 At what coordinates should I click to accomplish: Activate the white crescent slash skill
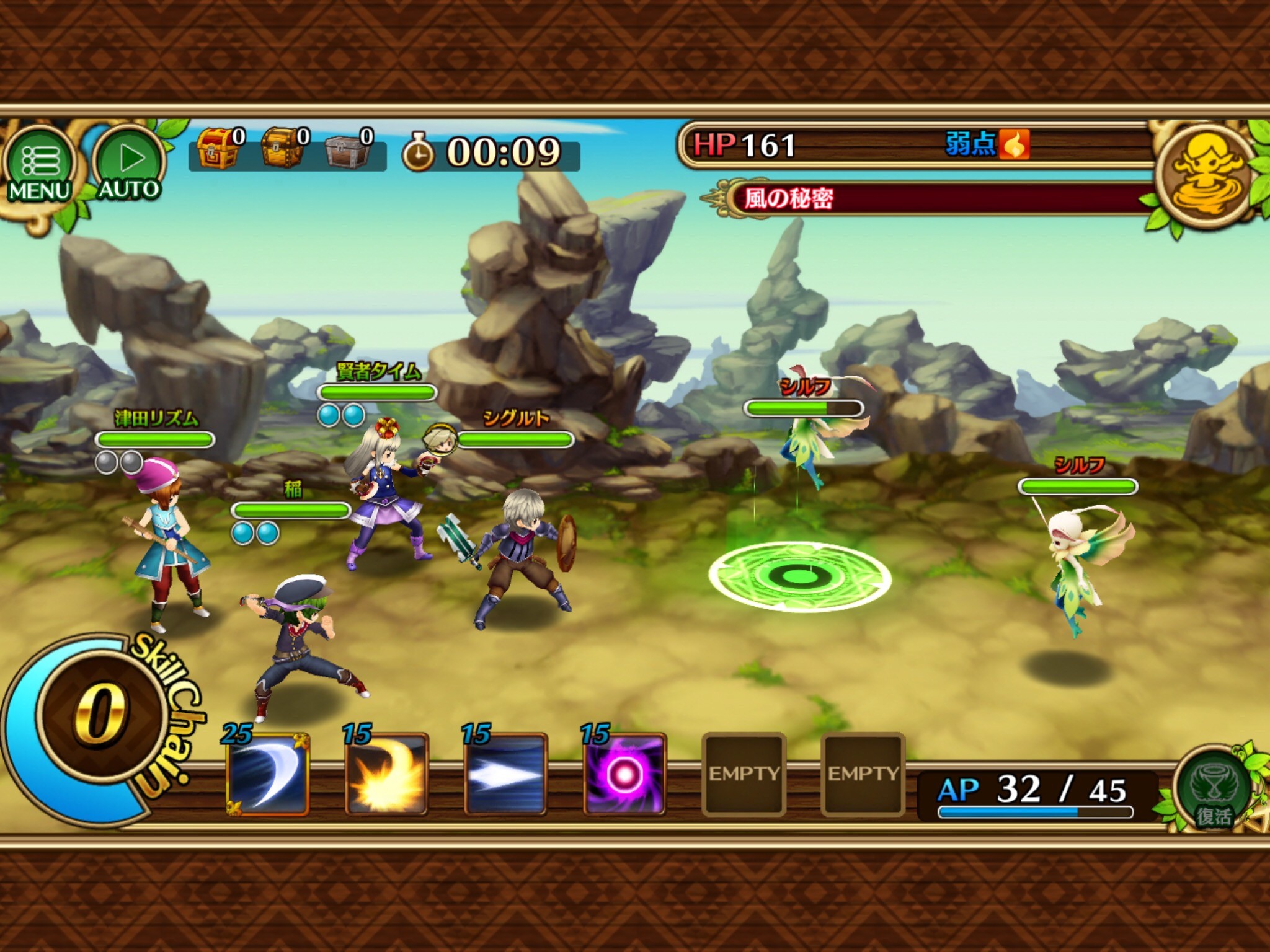pos(268,774)
